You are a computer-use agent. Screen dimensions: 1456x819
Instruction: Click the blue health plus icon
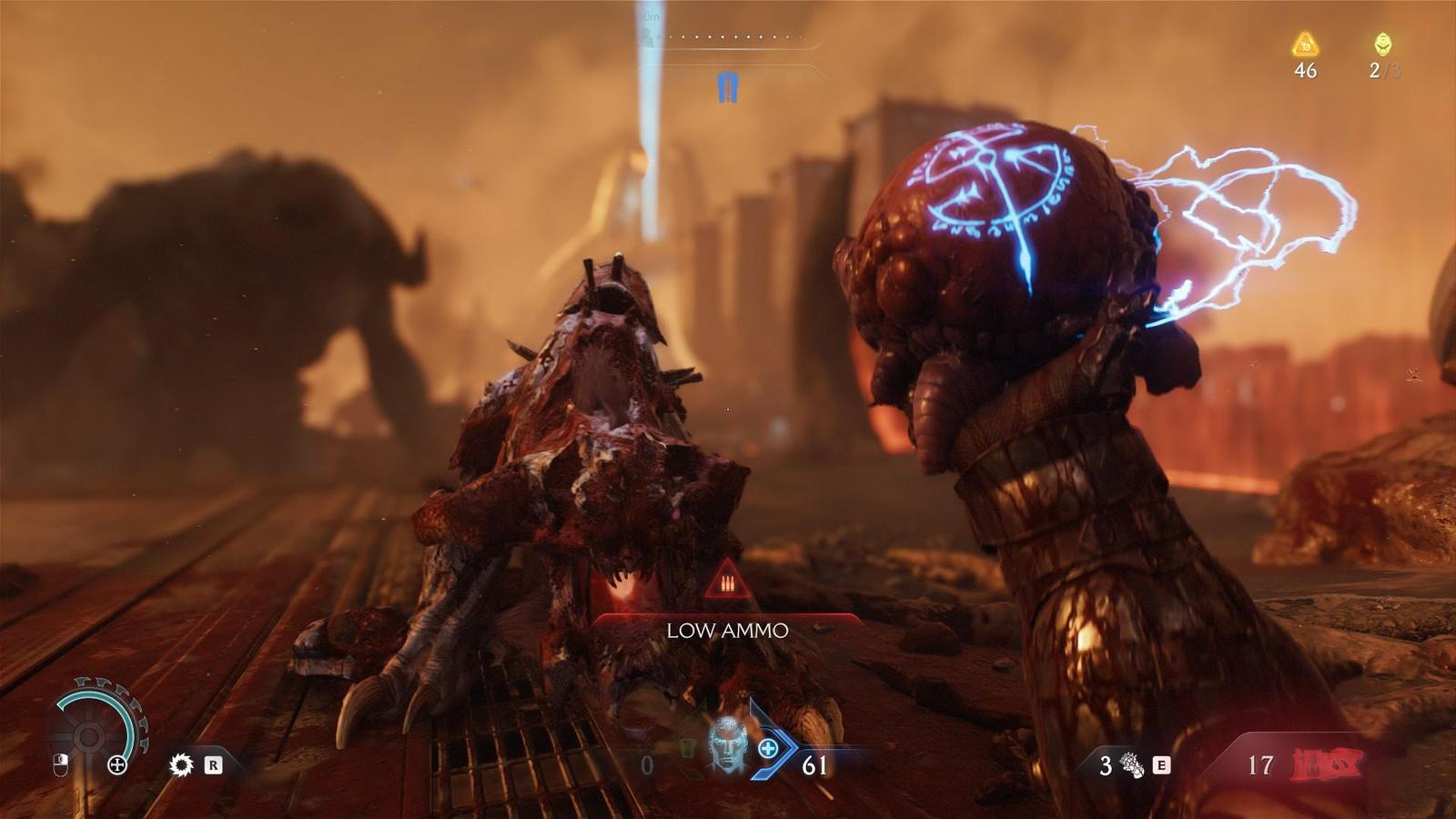coord(768,748)
